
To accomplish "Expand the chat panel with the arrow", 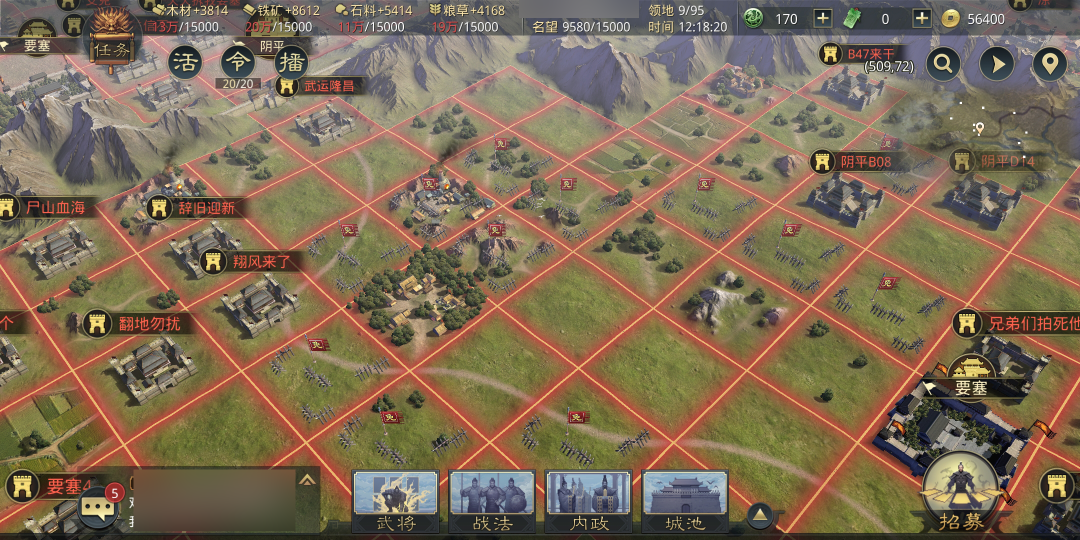I will click(x=307, y=480).
